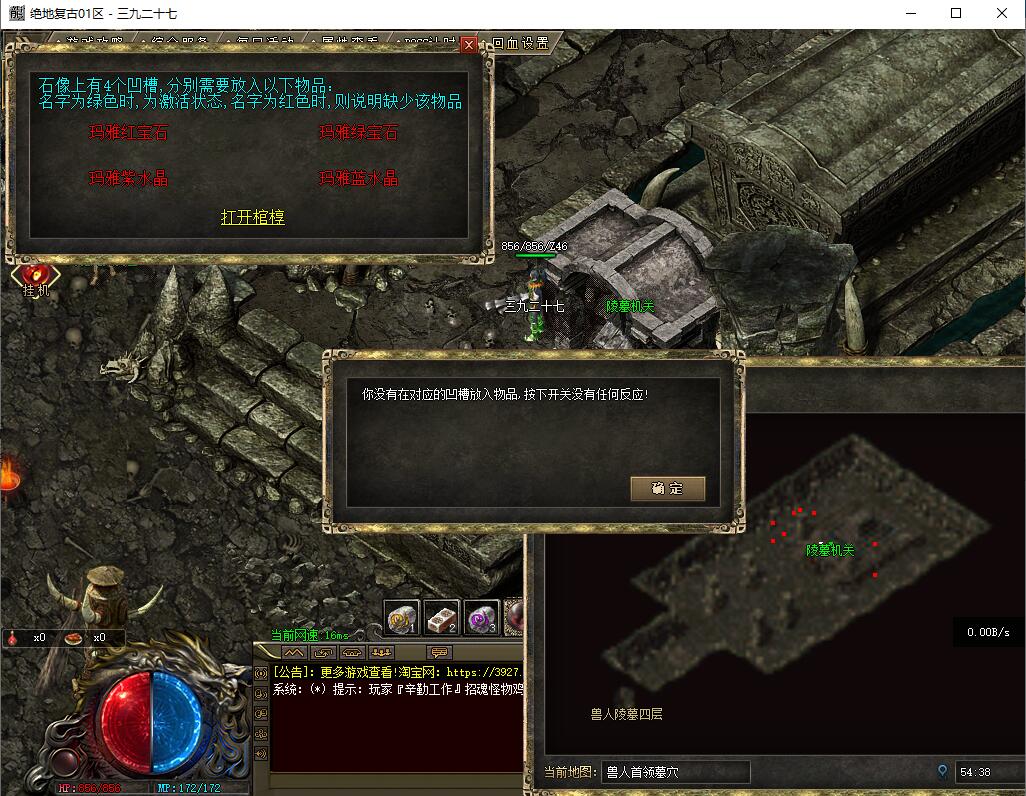
Task: Click the red potion quick slot
Action: click(x=15, y=637)
